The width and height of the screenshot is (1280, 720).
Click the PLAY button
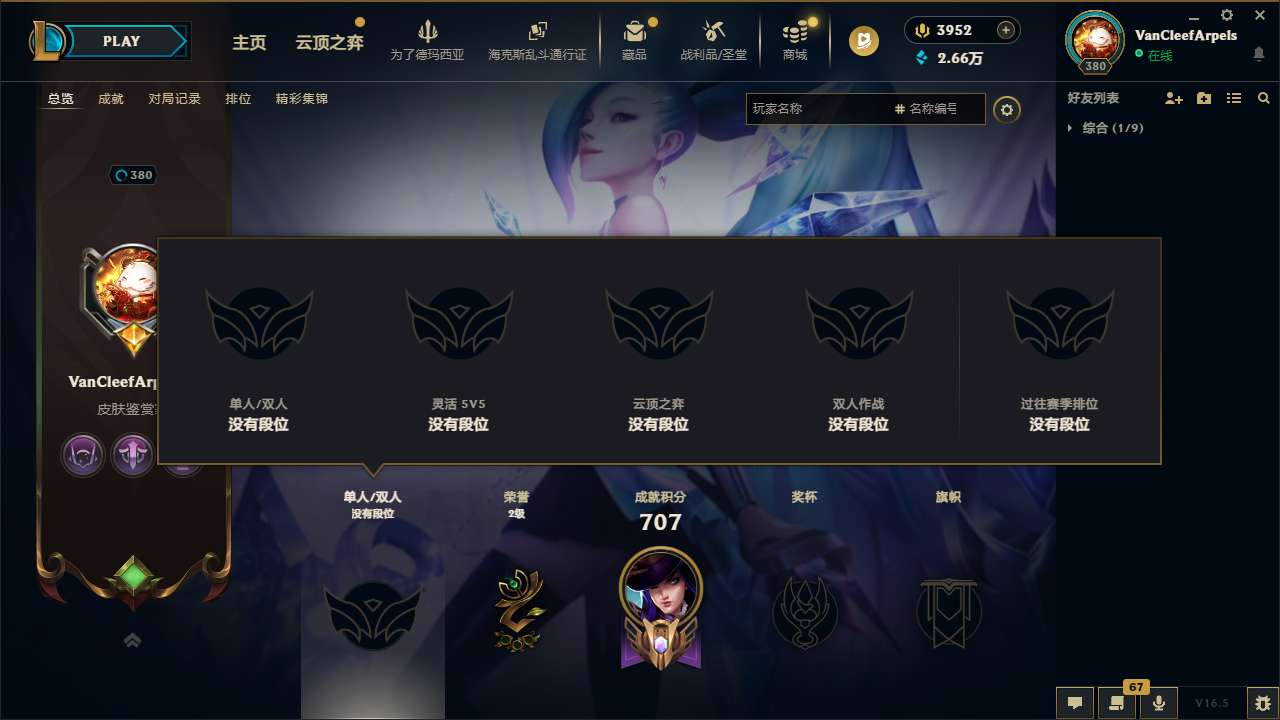[x=120, y=41]
